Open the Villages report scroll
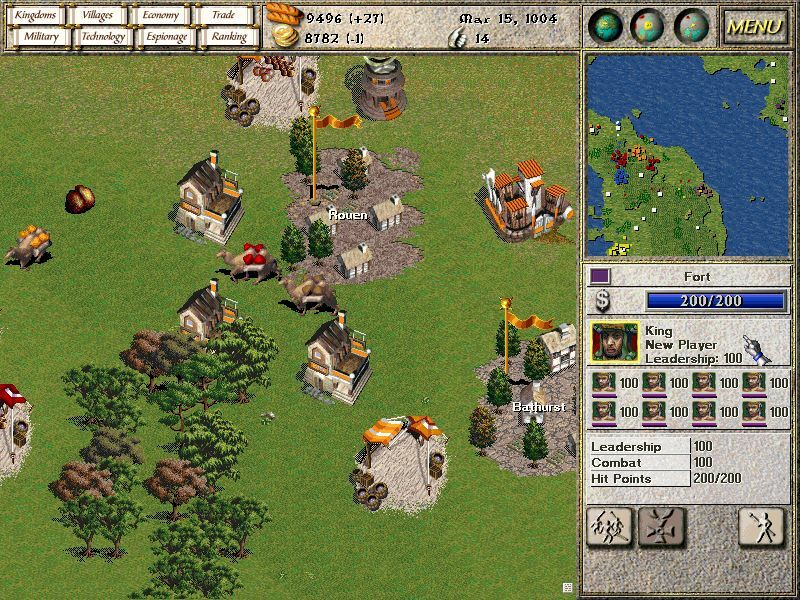This screenshot has width=800, height=600. tap(98, 15)
